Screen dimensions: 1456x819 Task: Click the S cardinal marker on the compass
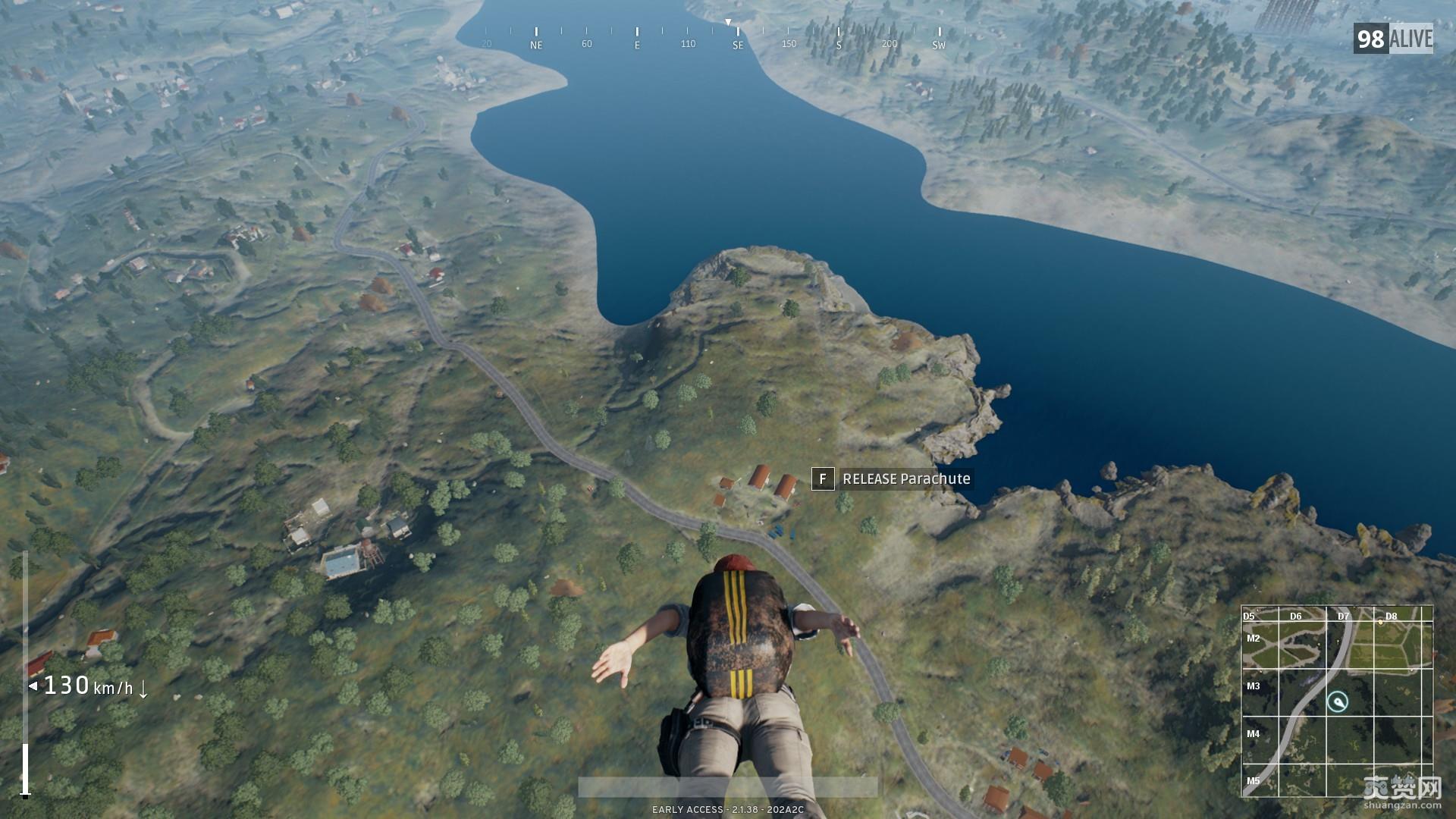(x=838, y=44)
